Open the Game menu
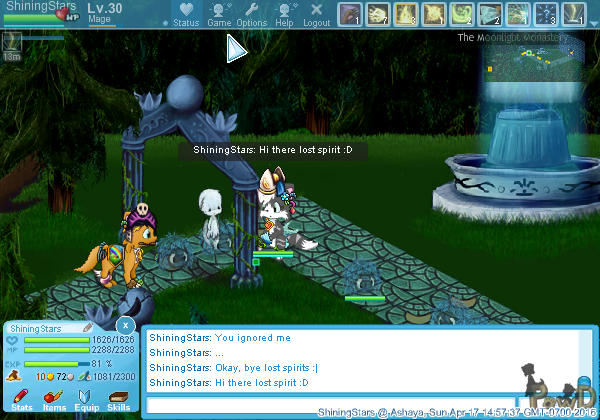This screenshot has height=420, width=600. tap(219, 14)
